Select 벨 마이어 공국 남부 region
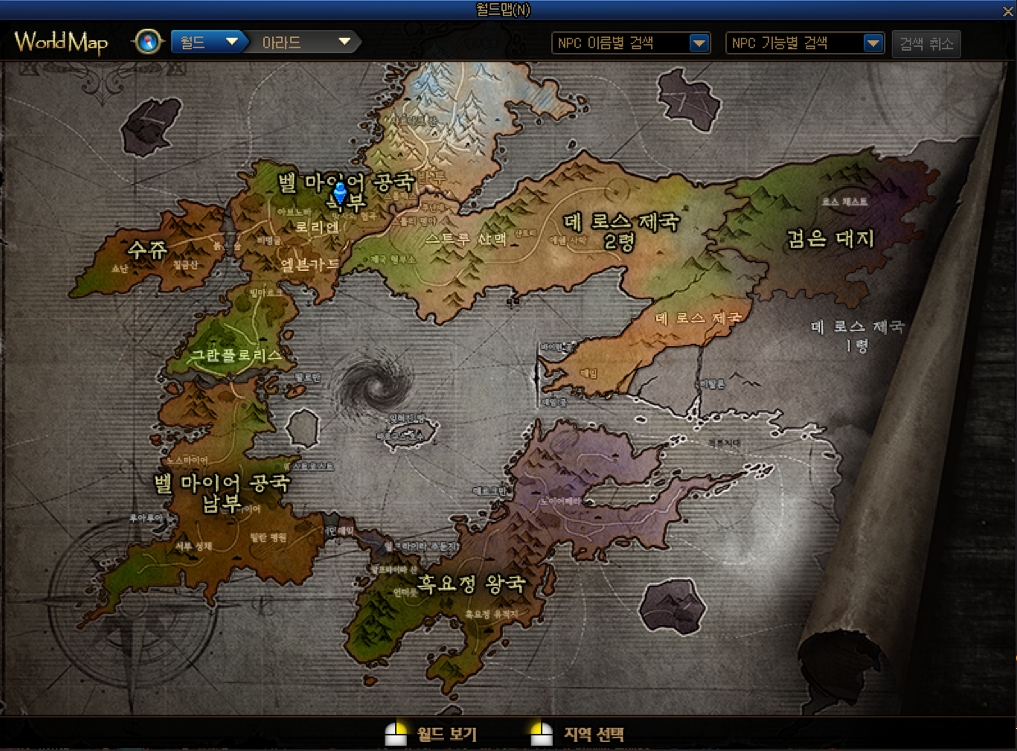Image resolution: width=1017 pixels, height=751 pixels. click(x=221, y=493)
